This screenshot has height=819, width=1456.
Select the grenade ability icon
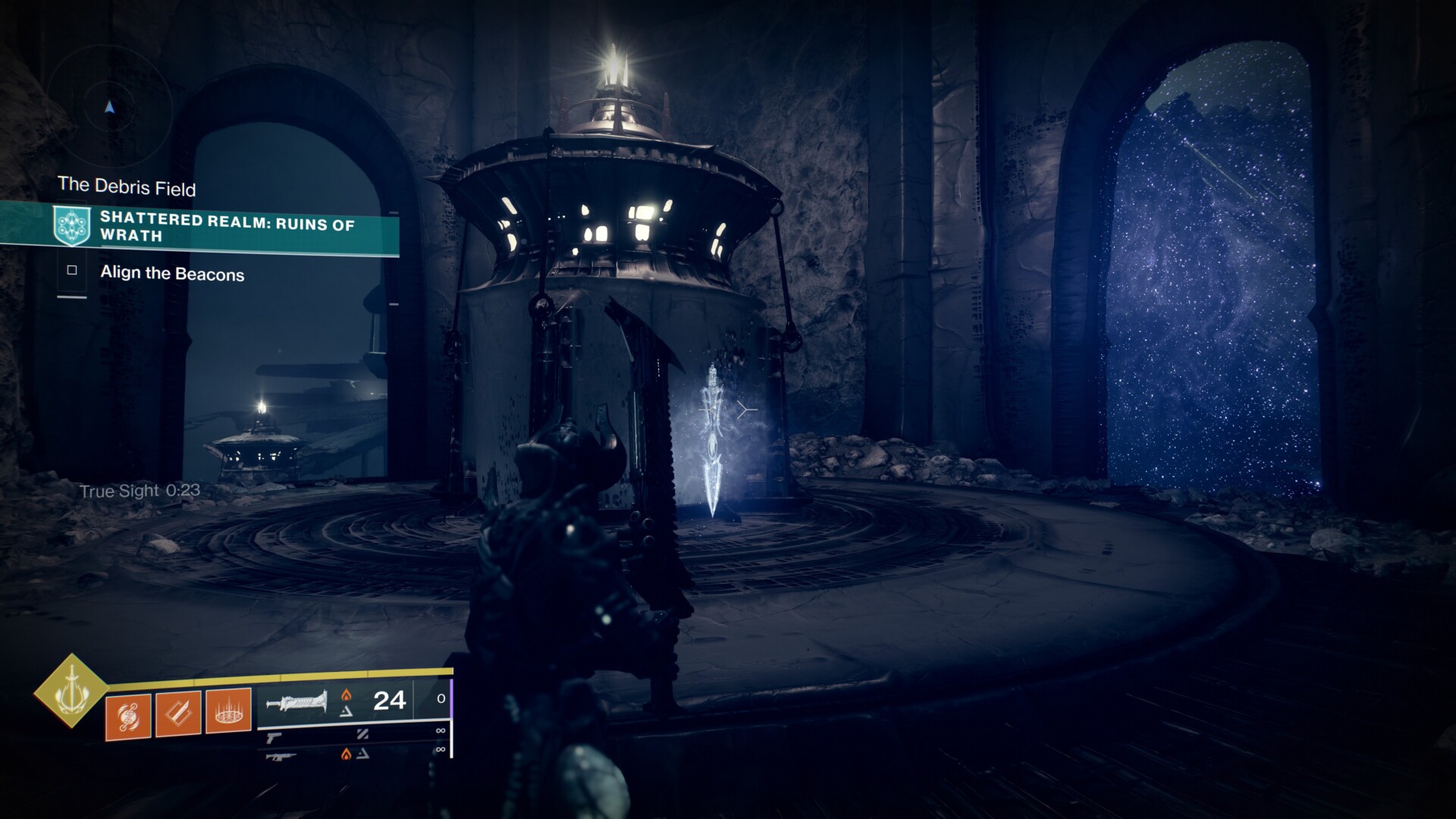tap(127, 714)
